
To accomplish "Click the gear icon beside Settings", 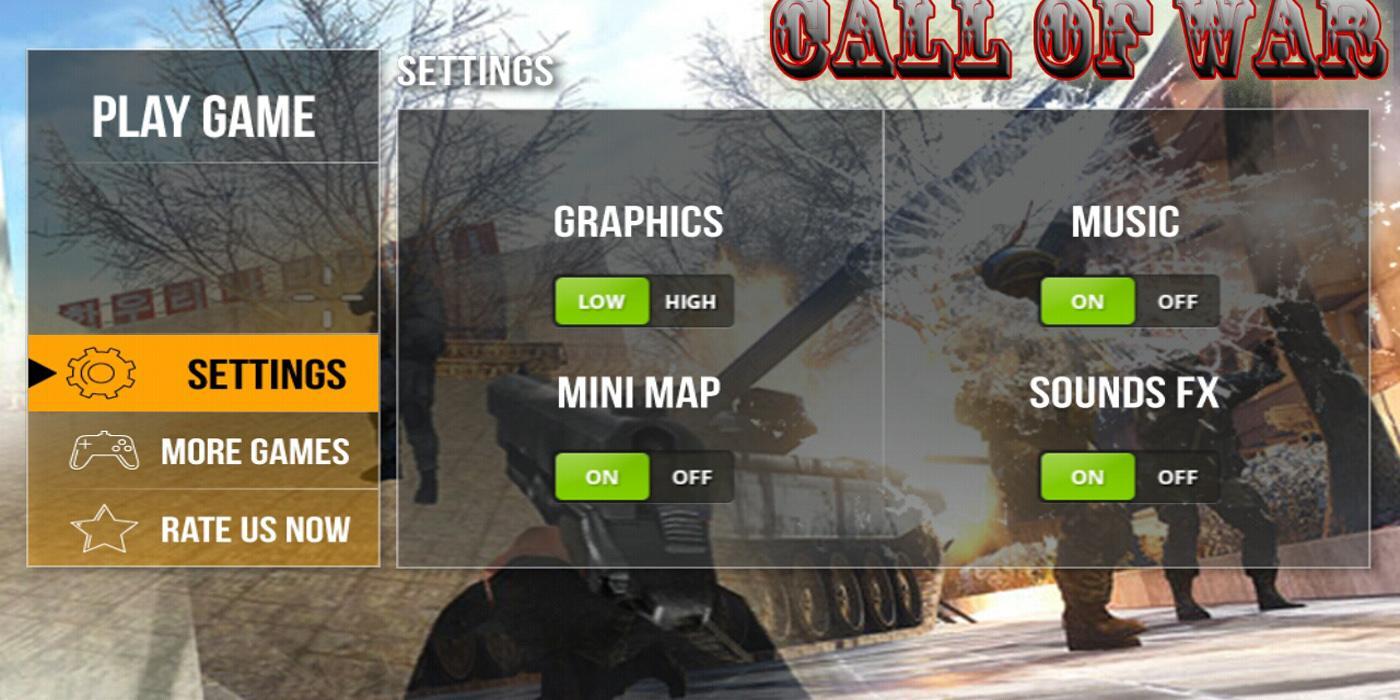I will click(101, 374).
